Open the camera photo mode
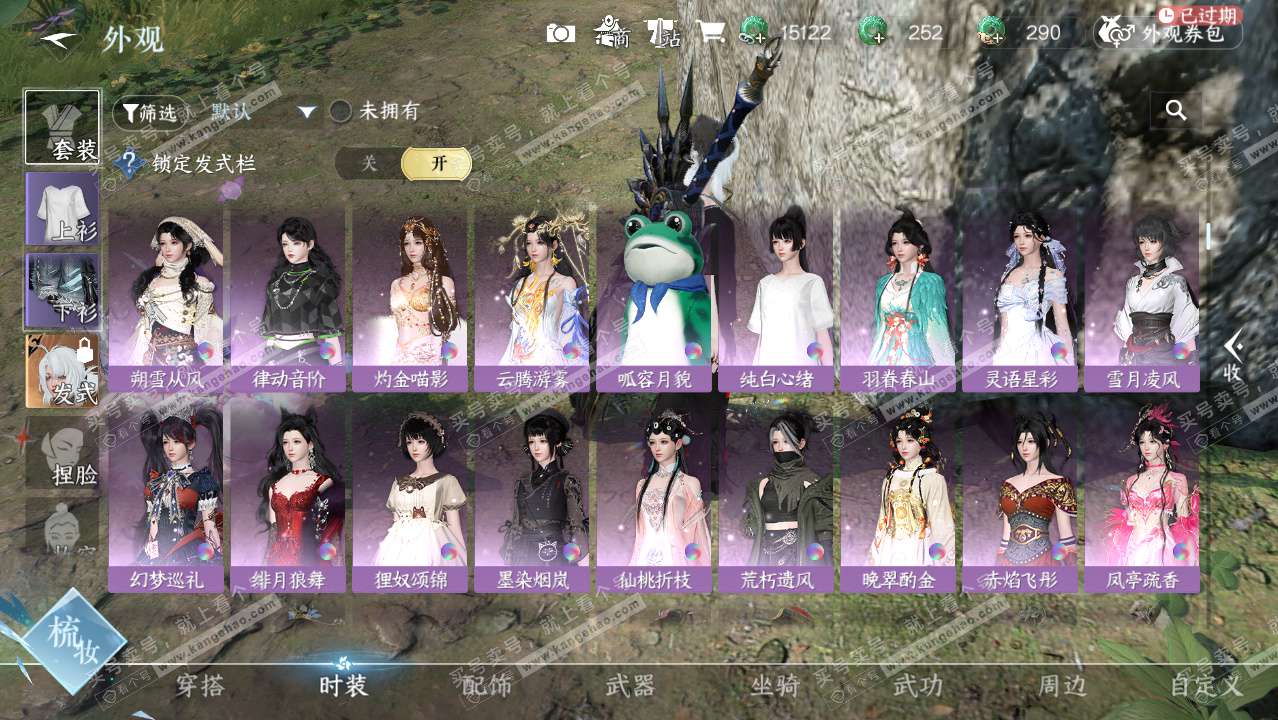 click(560, 33)
